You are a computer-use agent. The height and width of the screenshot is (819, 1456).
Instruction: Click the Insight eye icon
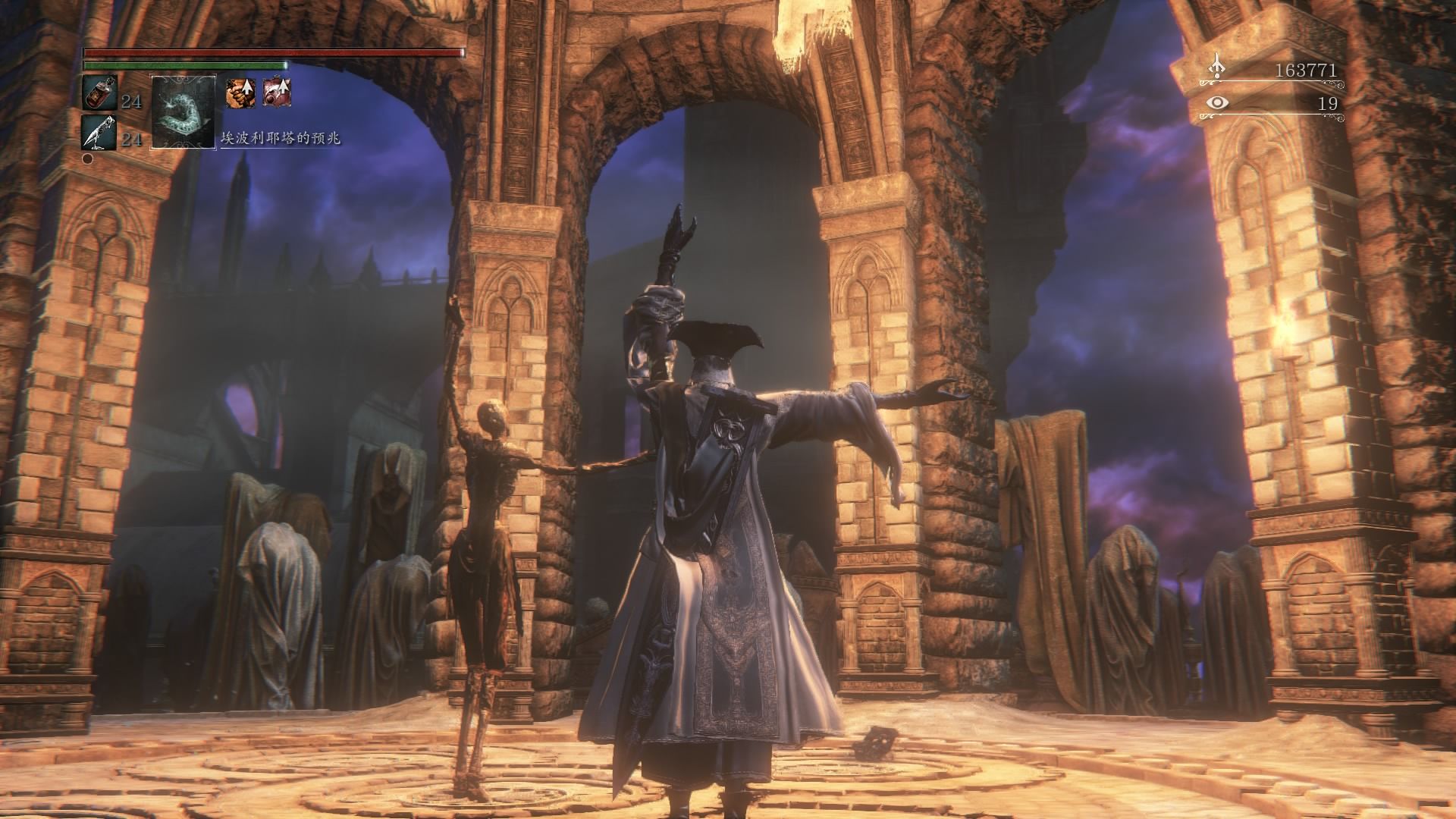1216,102
